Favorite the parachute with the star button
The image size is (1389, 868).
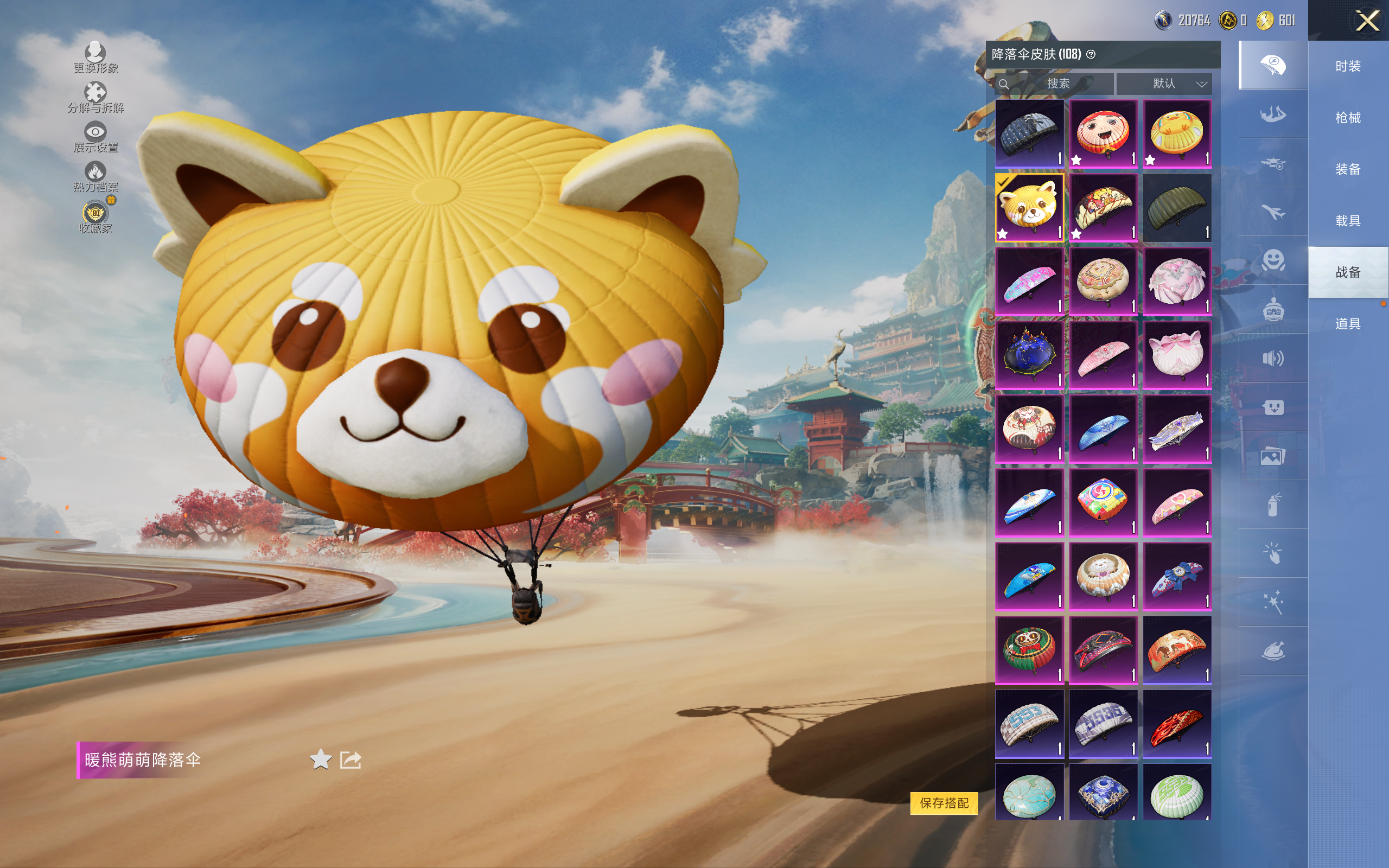pyautogui.click(x=320, y=759)
